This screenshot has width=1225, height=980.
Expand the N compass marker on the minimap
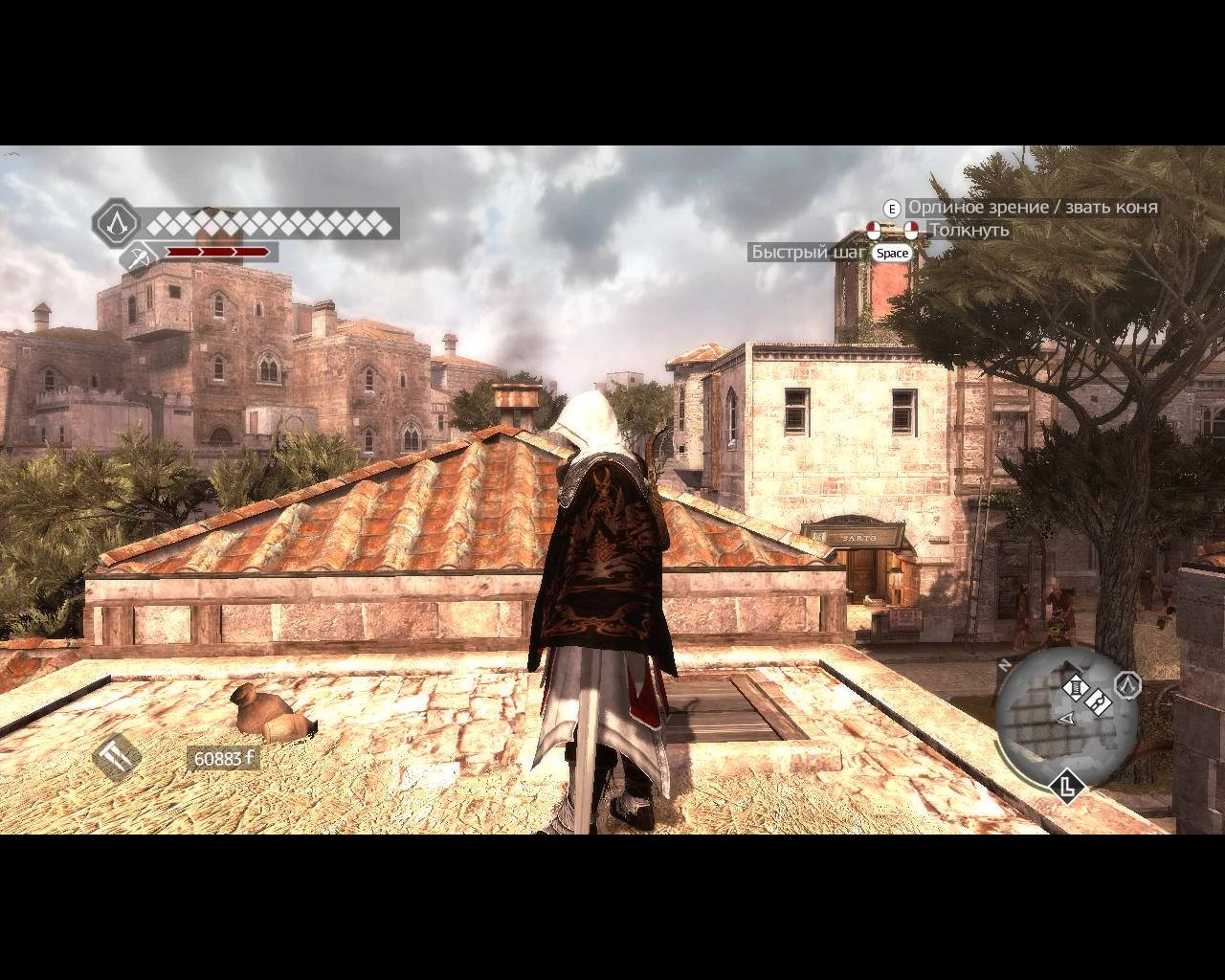1005,664
